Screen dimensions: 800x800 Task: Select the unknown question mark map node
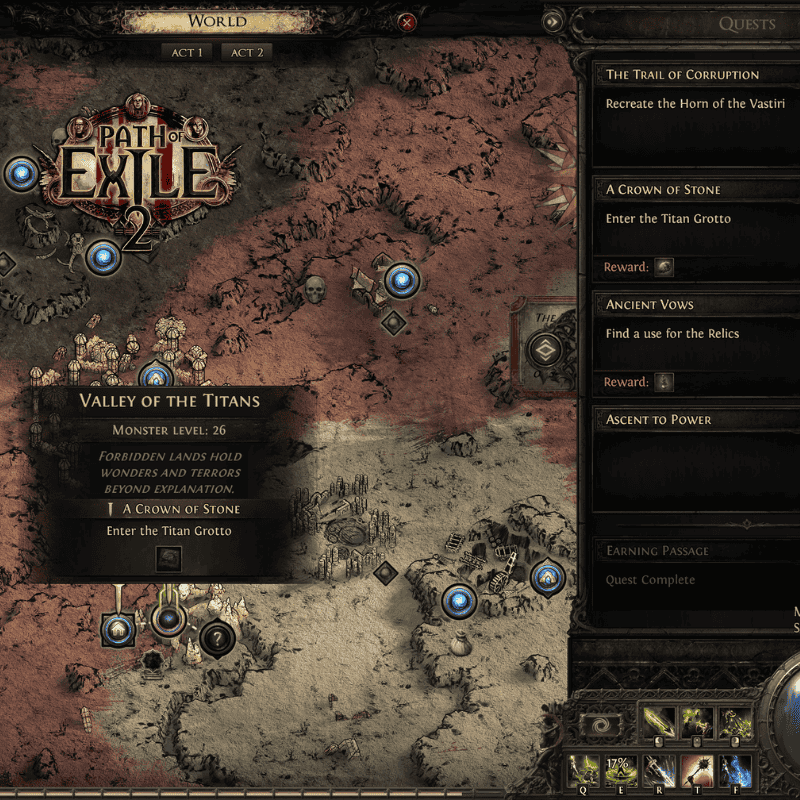216,636
